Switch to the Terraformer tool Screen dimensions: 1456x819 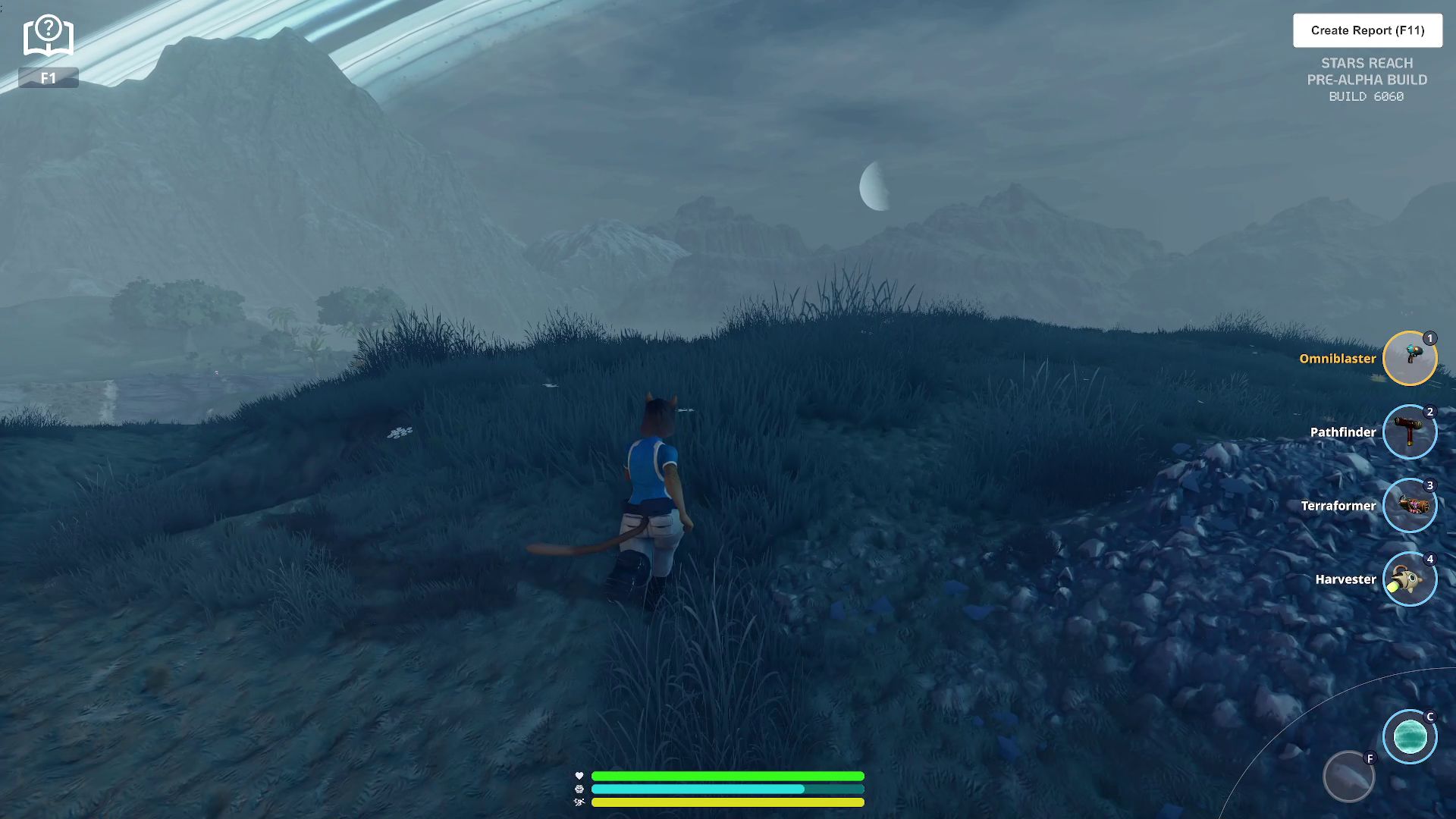coord(1409,506)
